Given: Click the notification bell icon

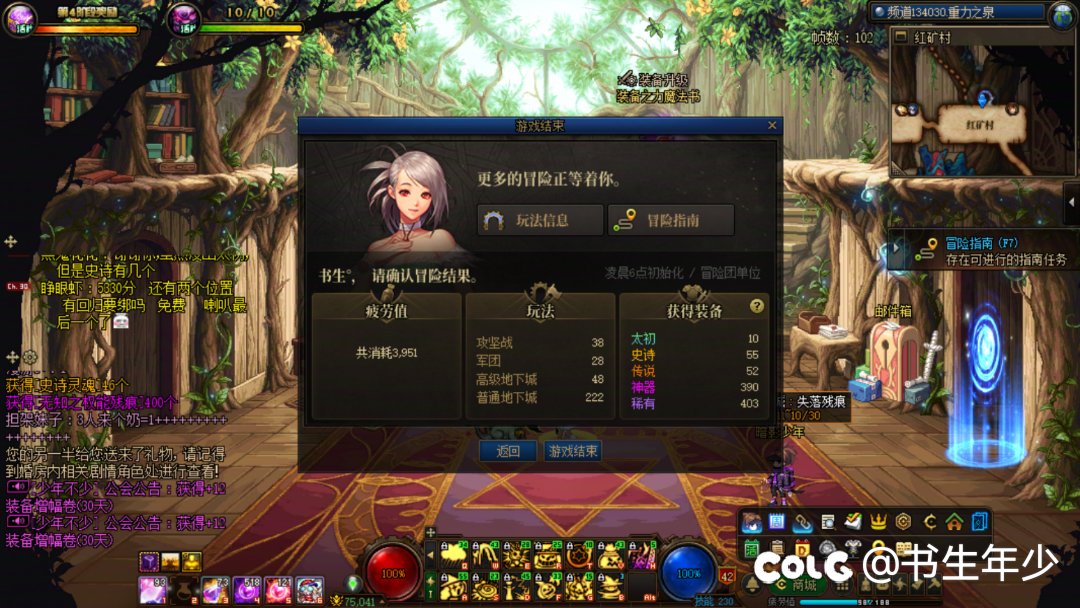Looking at the screenshot, I should coord(752,584).
